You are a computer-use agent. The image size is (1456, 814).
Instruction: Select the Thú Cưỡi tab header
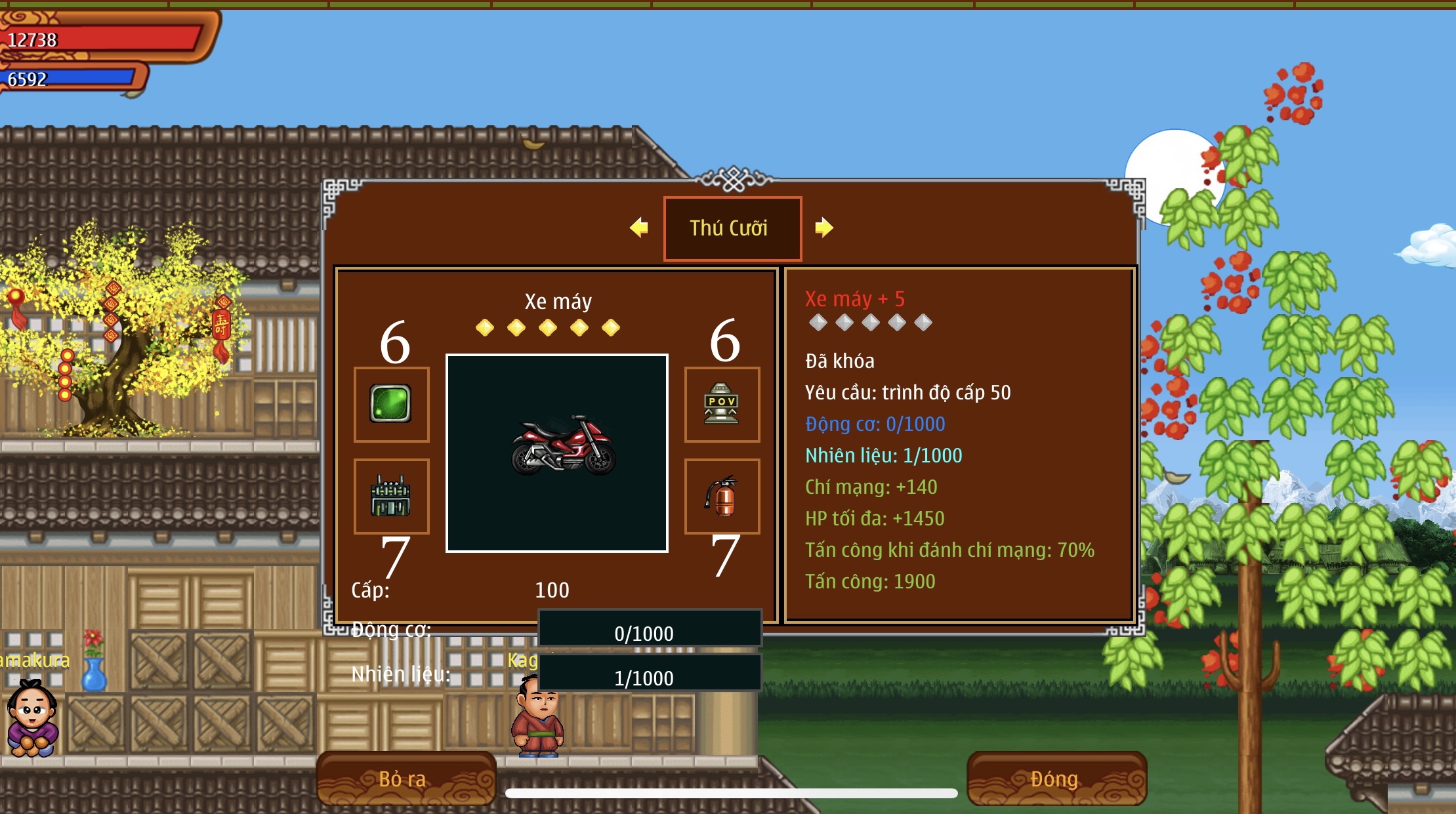click(x=732, y=228)
